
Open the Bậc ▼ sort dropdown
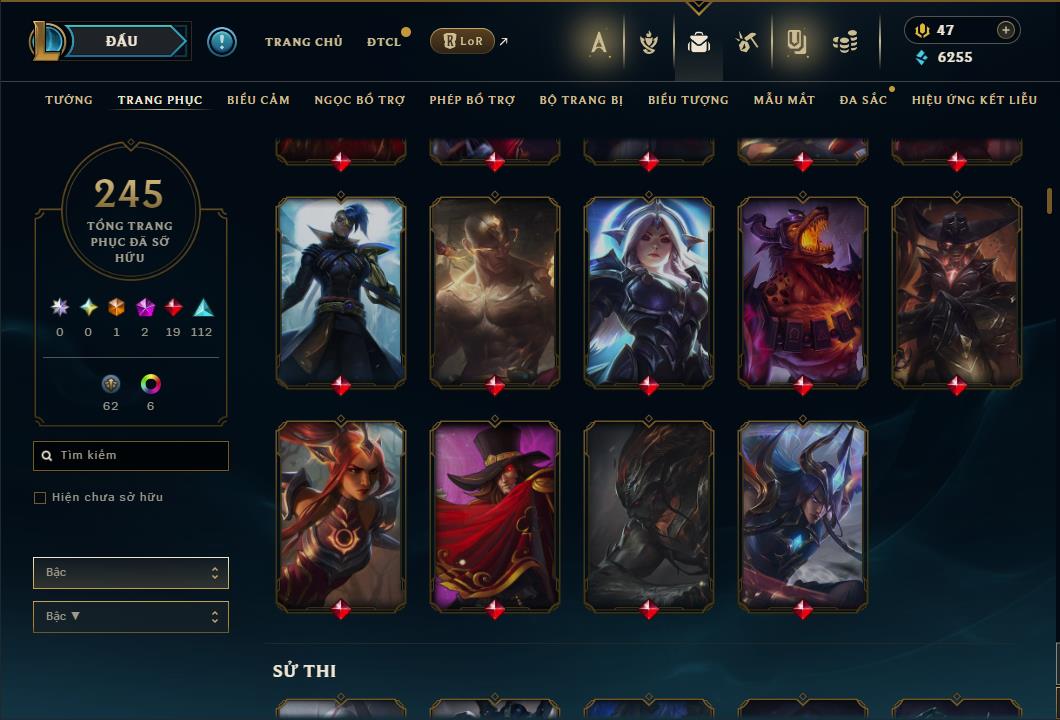(x=131, y=617)
